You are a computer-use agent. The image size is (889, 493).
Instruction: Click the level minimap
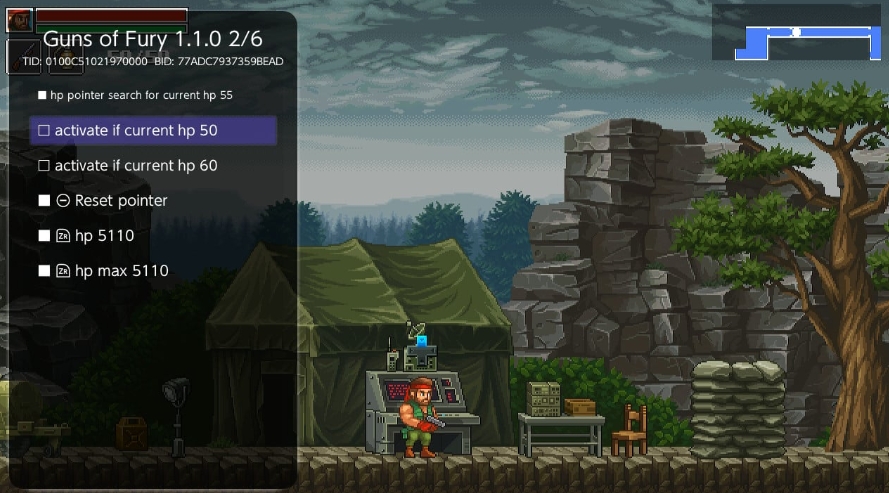(x=797, y=33)
